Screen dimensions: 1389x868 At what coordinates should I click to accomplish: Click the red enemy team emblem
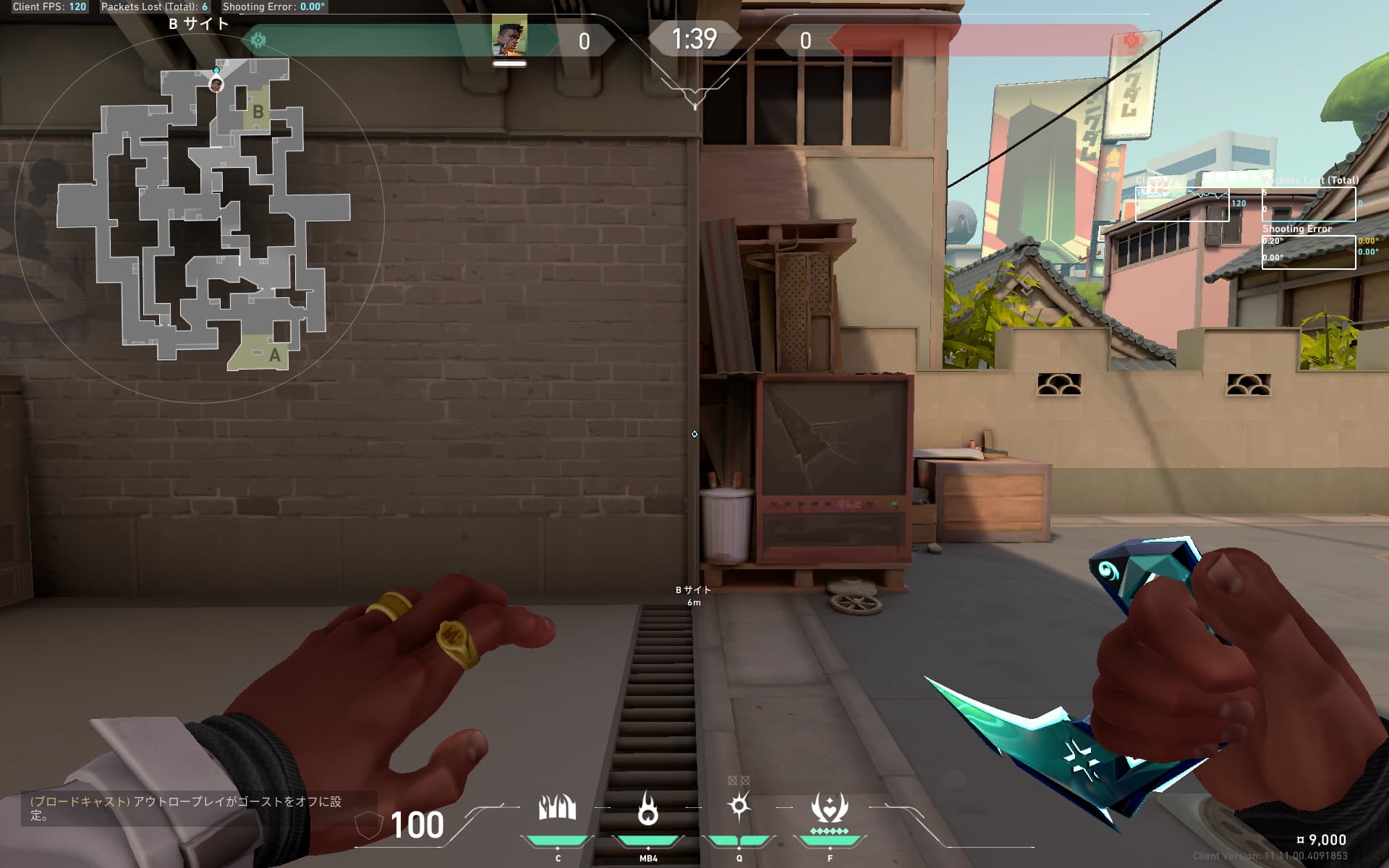click(x=1131, y=41)
